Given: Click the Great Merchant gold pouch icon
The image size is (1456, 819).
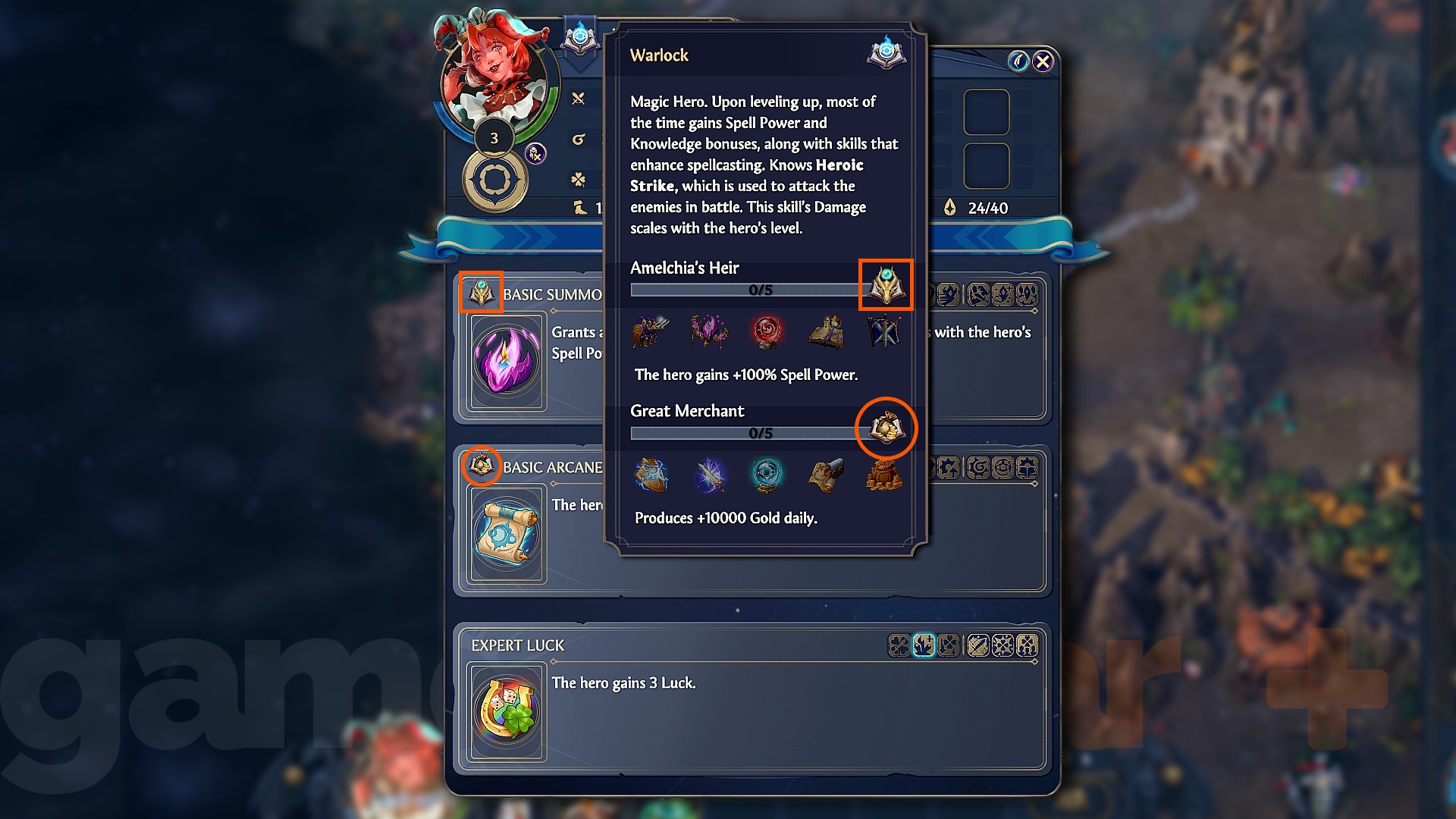Looking at the screenshot, I should pyautogui.click(x=886, y=428).
